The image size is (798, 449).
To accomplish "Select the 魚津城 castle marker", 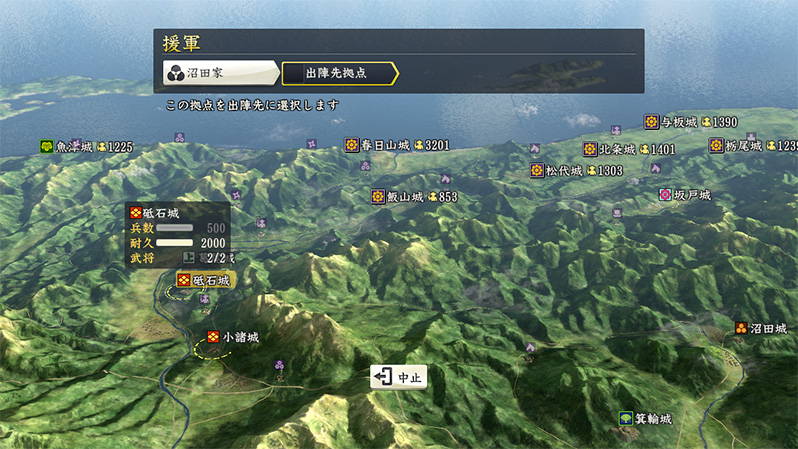I will coord(47,147).
